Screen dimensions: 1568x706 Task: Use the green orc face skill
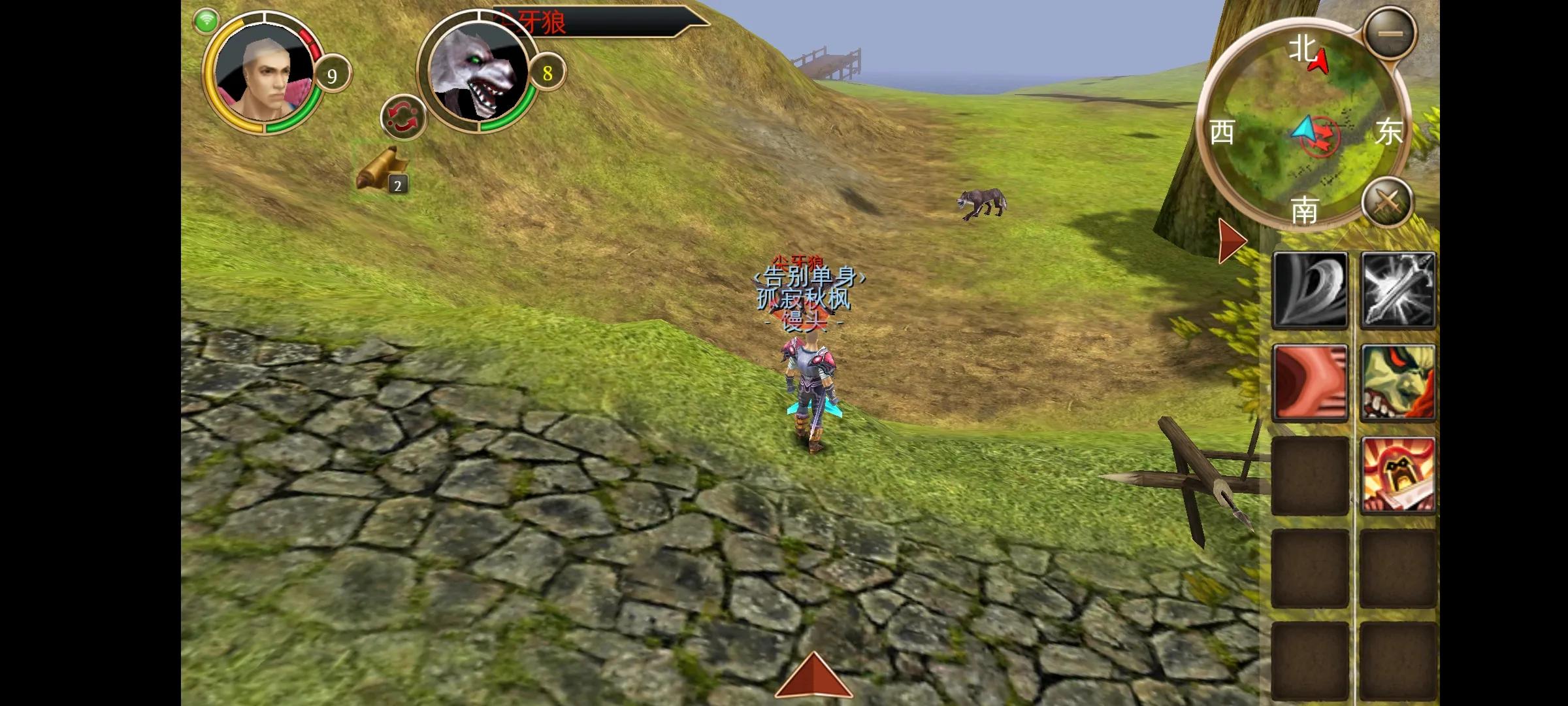coord(1398,382)
